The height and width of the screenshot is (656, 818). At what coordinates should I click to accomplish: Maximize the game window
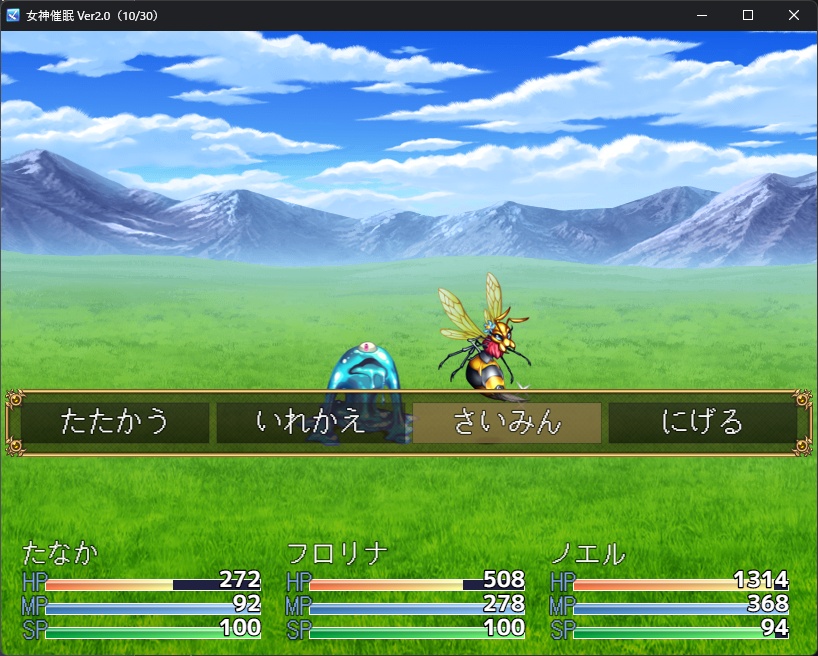(x=748, y=15)
